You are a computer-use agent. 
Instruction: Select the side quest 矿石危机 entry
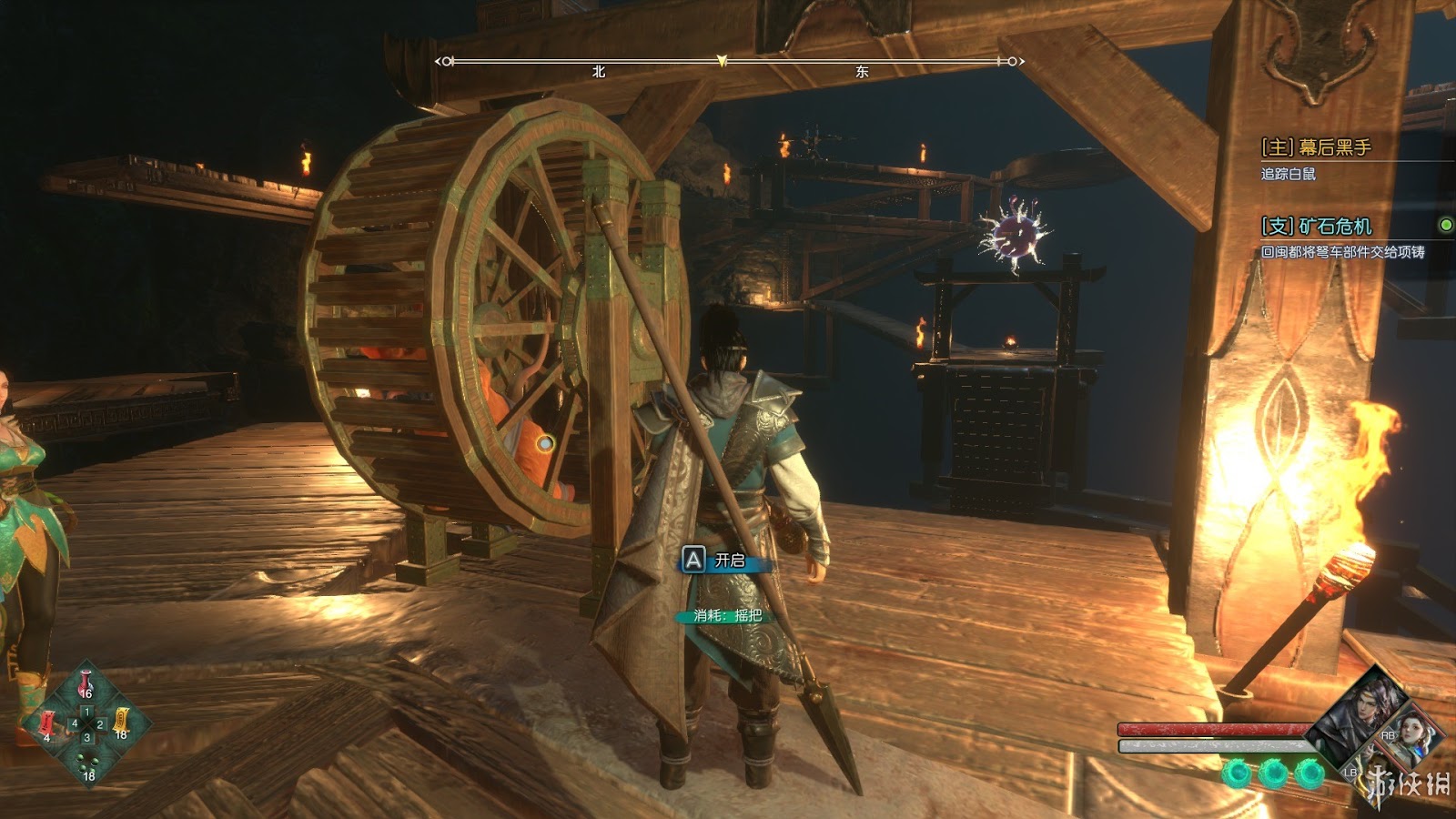point(1317,226)
